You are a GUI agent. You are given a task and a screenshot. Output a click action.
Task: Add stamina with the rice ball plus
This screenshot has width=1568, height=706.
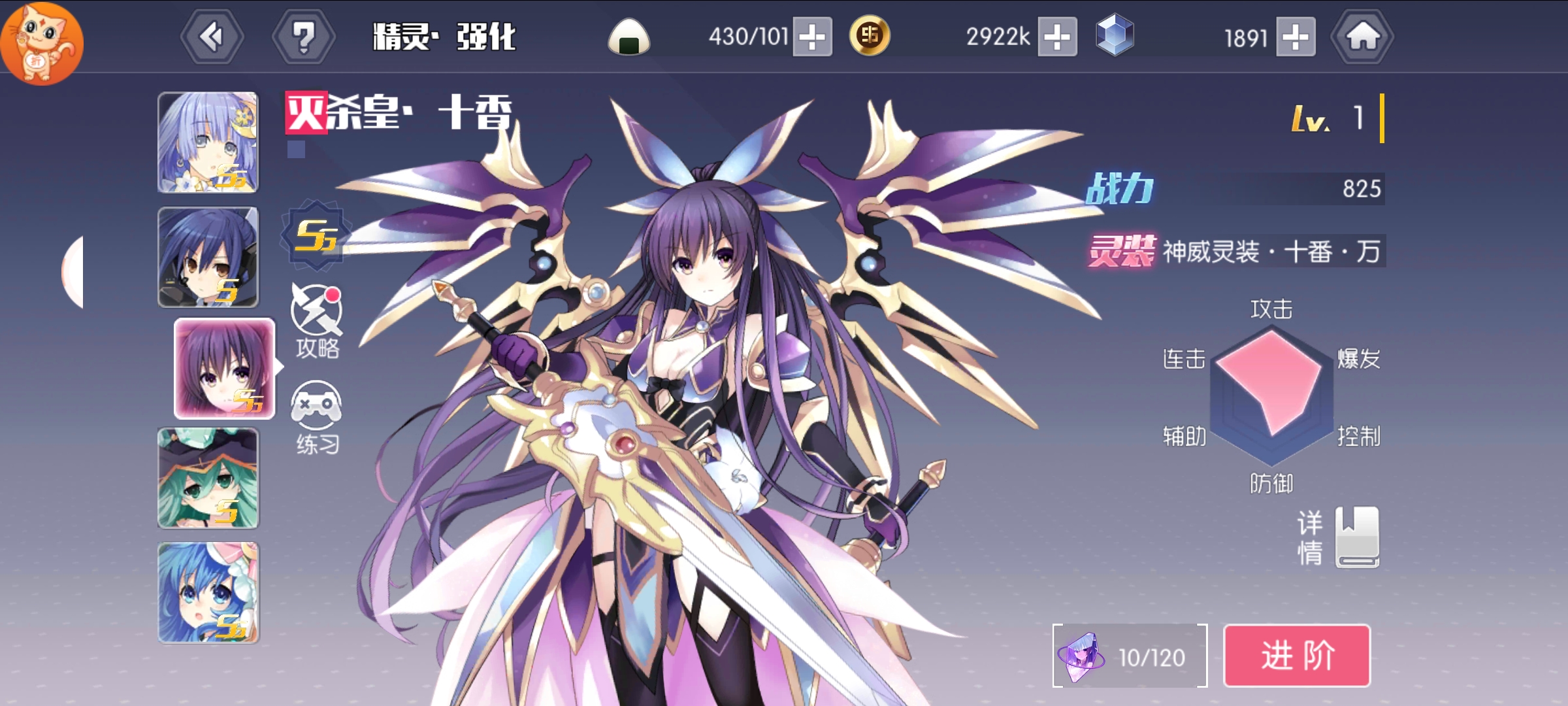pos(812,37)
